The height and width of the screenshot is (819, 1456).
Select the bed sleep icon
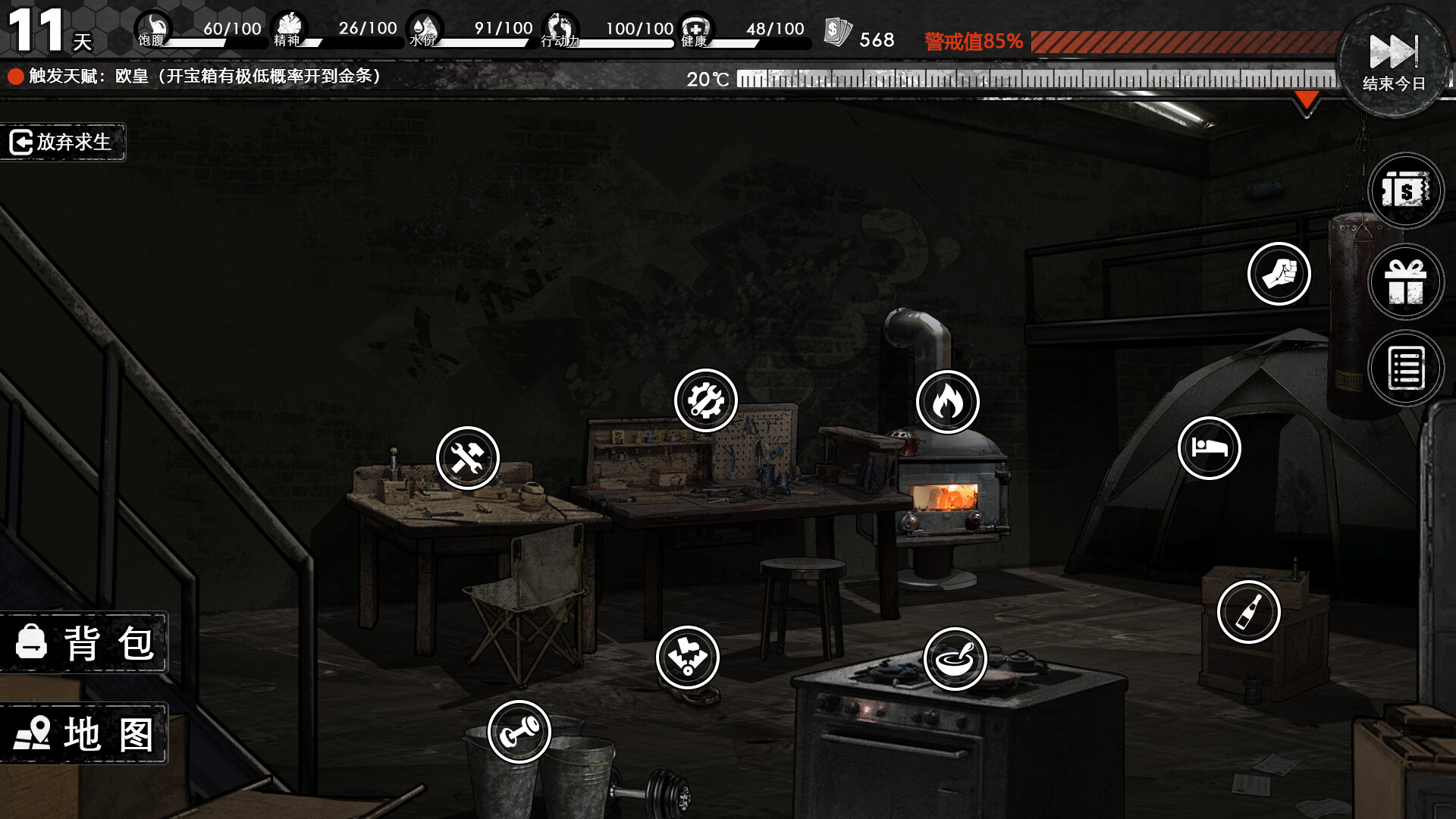[x=1210, y=448]
